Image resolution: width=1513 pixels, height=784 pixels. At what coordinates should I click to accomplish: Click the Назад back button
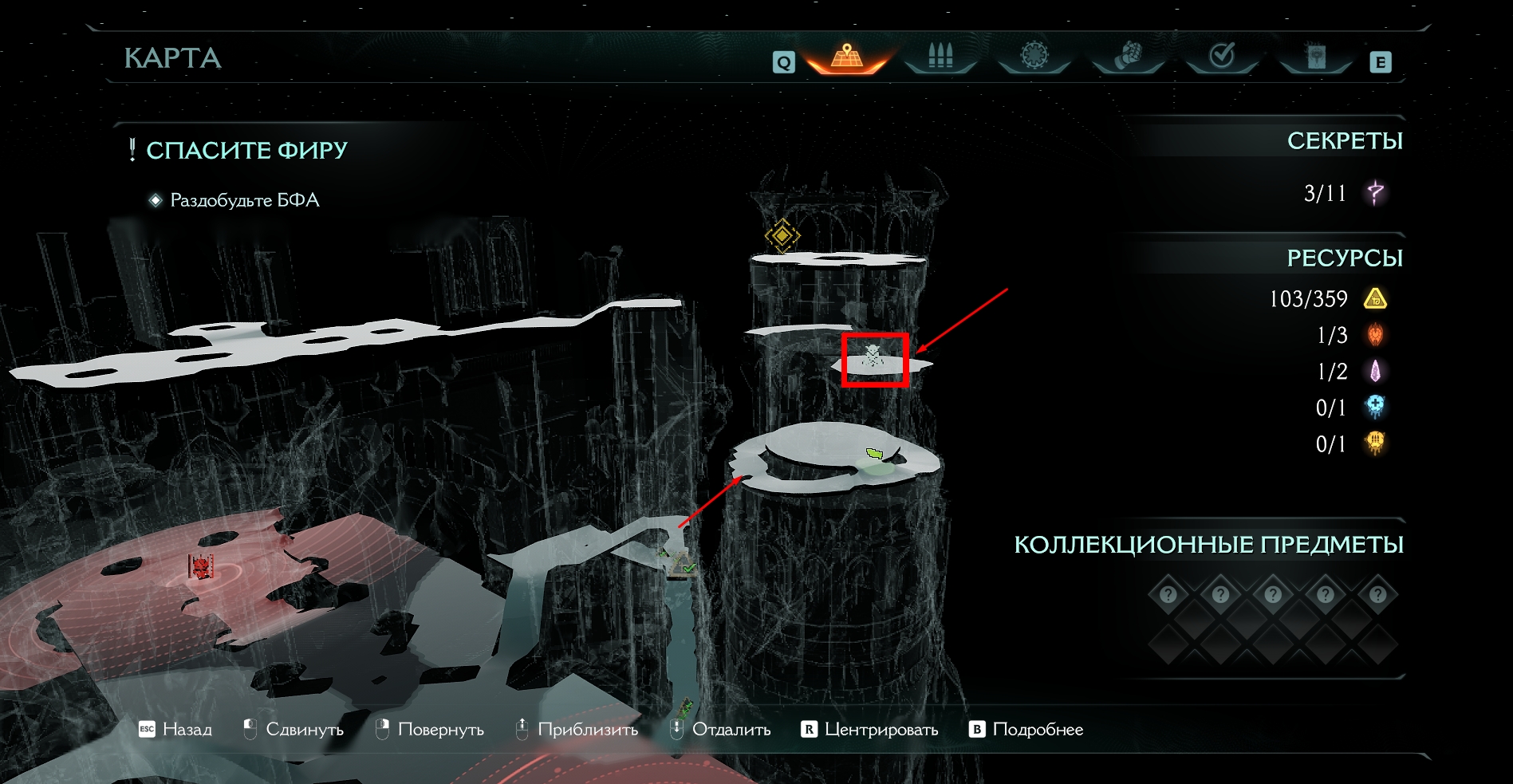click(175, 729)
